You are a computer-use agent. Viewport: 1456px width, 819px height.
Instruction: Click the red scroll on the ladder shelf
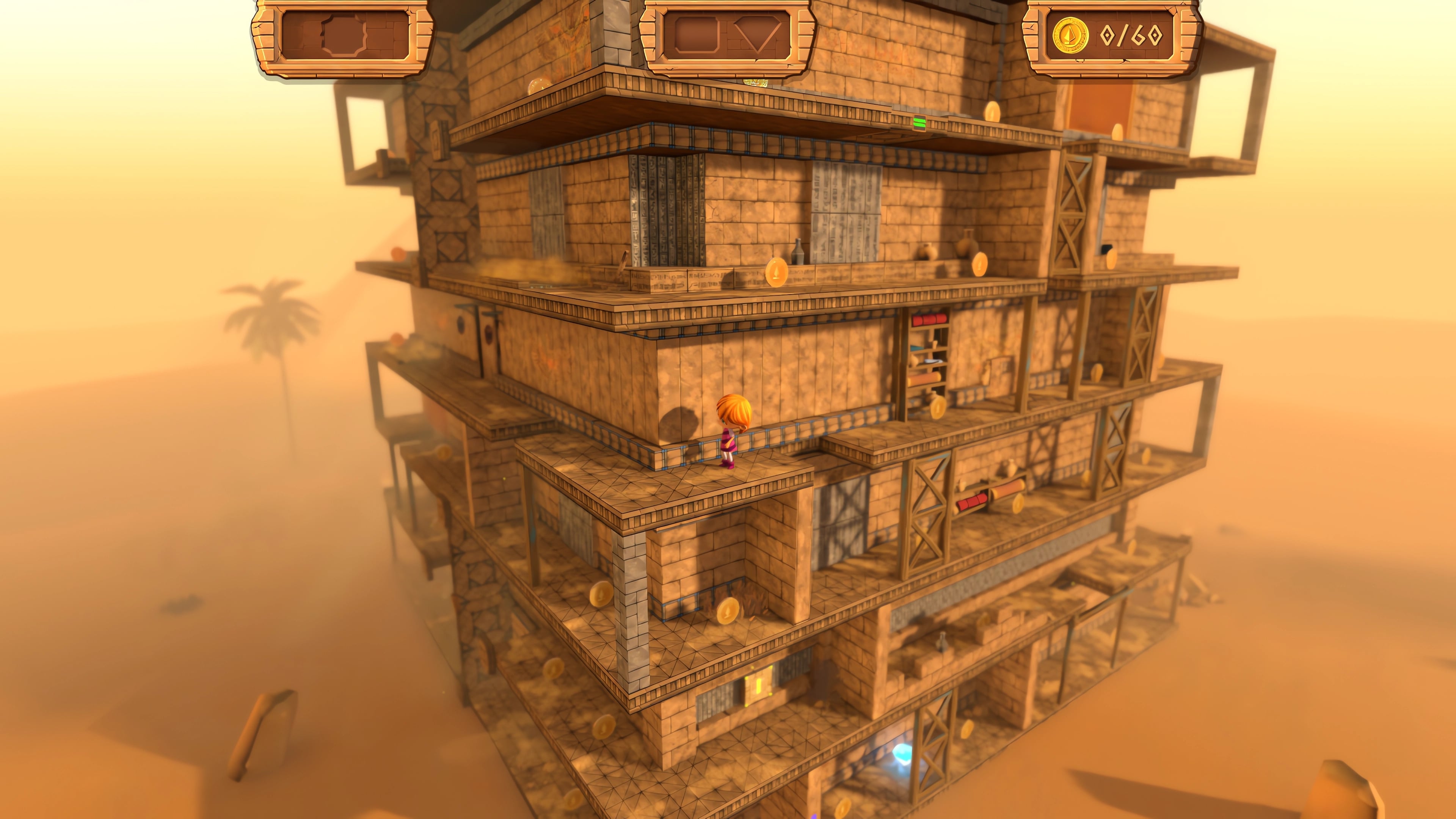pos(930,319)
